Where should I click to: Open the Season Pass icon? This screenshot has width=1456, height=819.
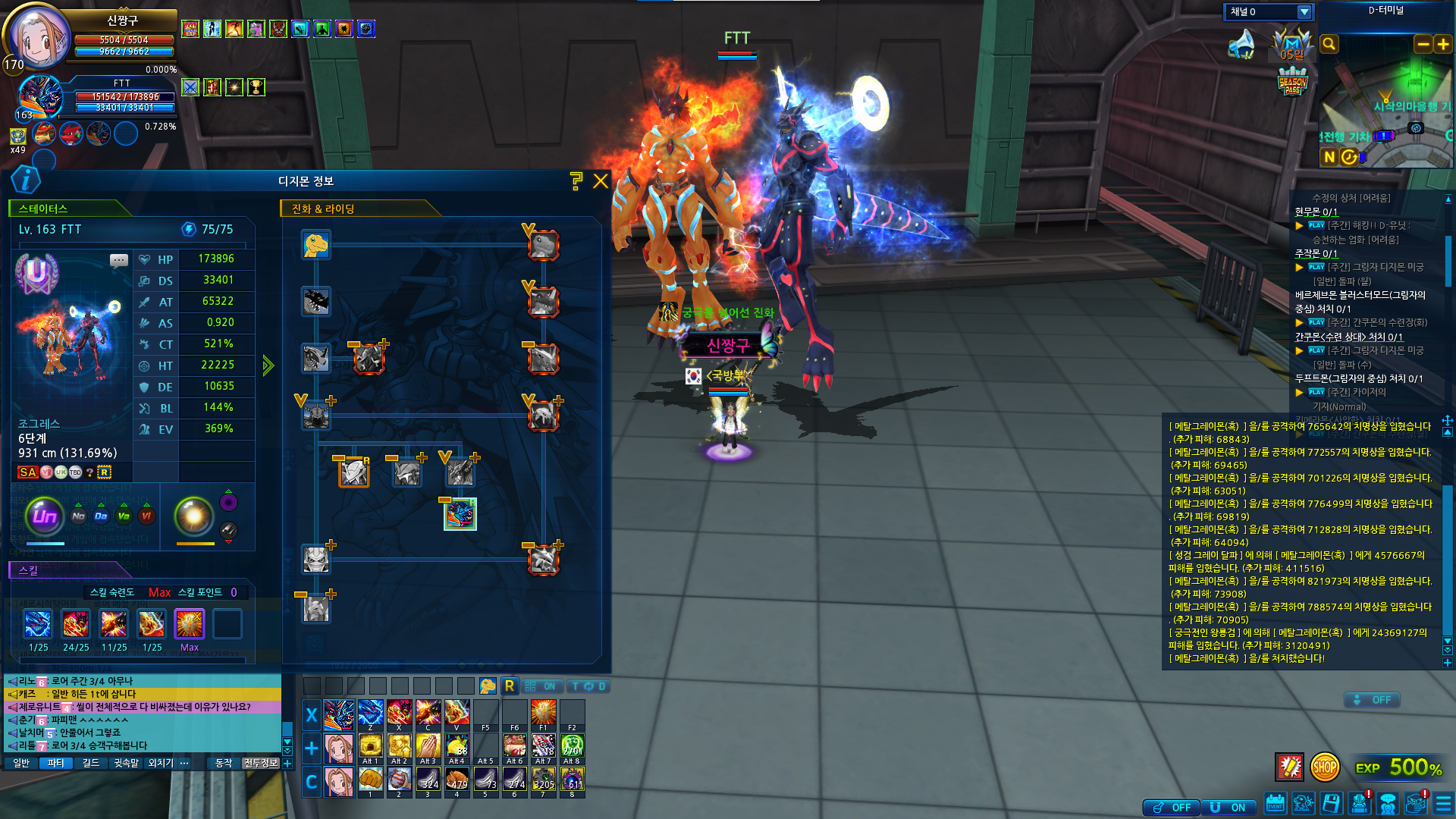1292,81
